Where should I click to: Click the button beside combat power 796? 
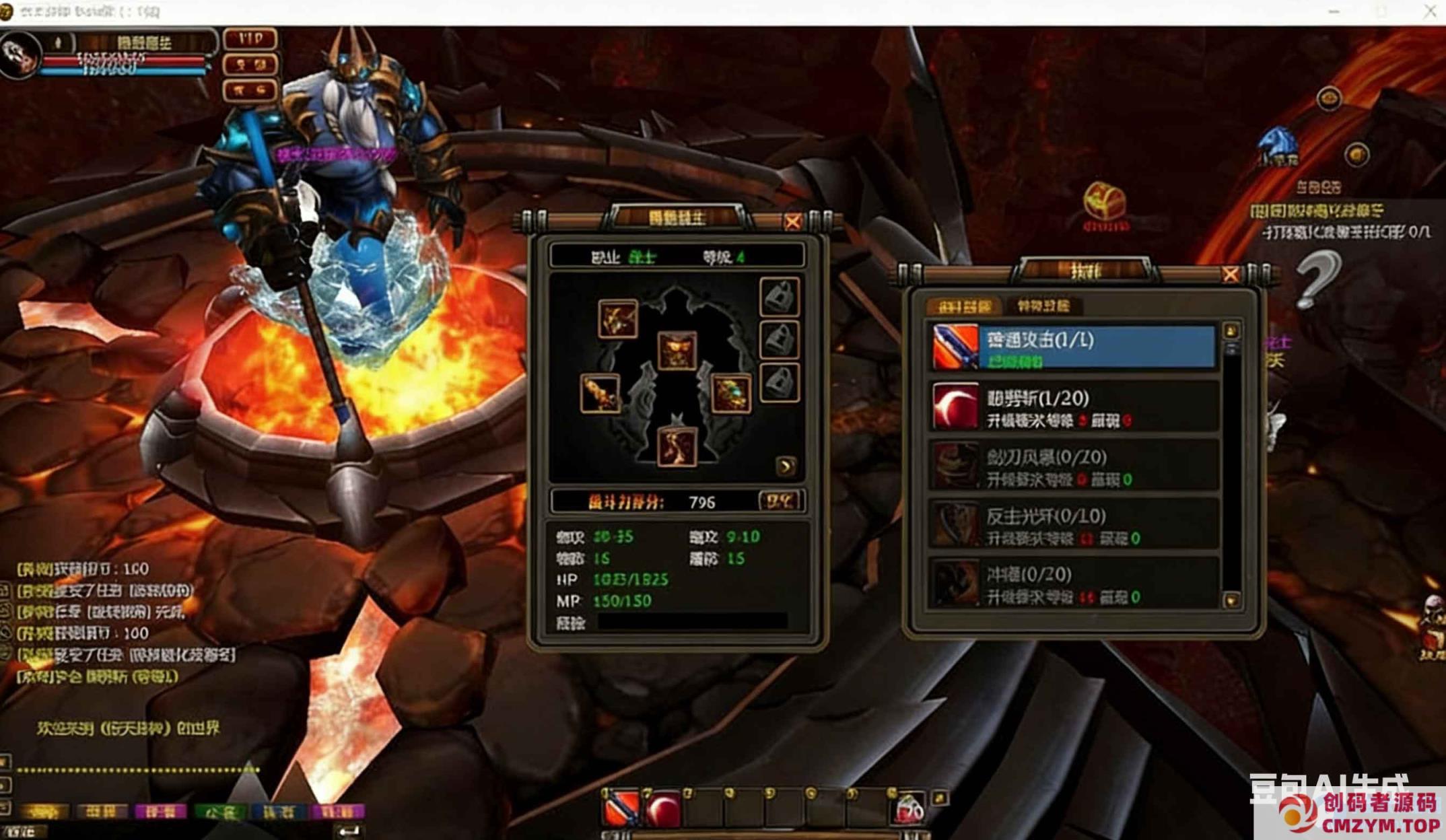point(780,501)
